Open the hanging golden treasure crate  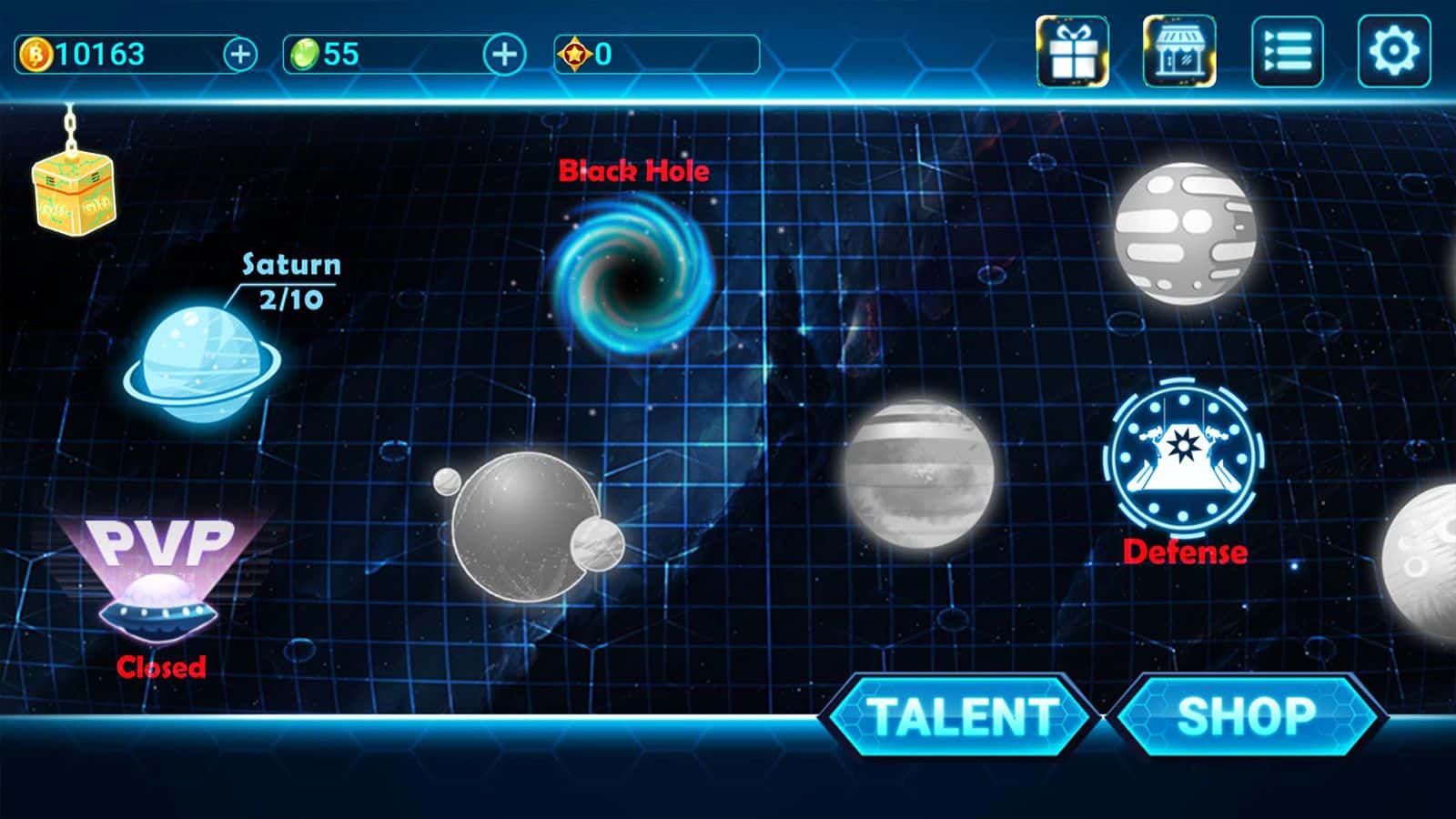click(x=73, y=193)
